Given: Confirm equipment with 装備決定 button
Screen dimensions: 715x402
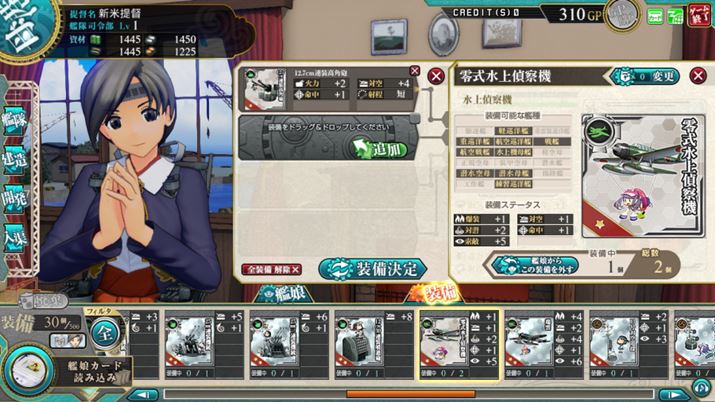Looking at the screenshot, I should coord(373,269).
